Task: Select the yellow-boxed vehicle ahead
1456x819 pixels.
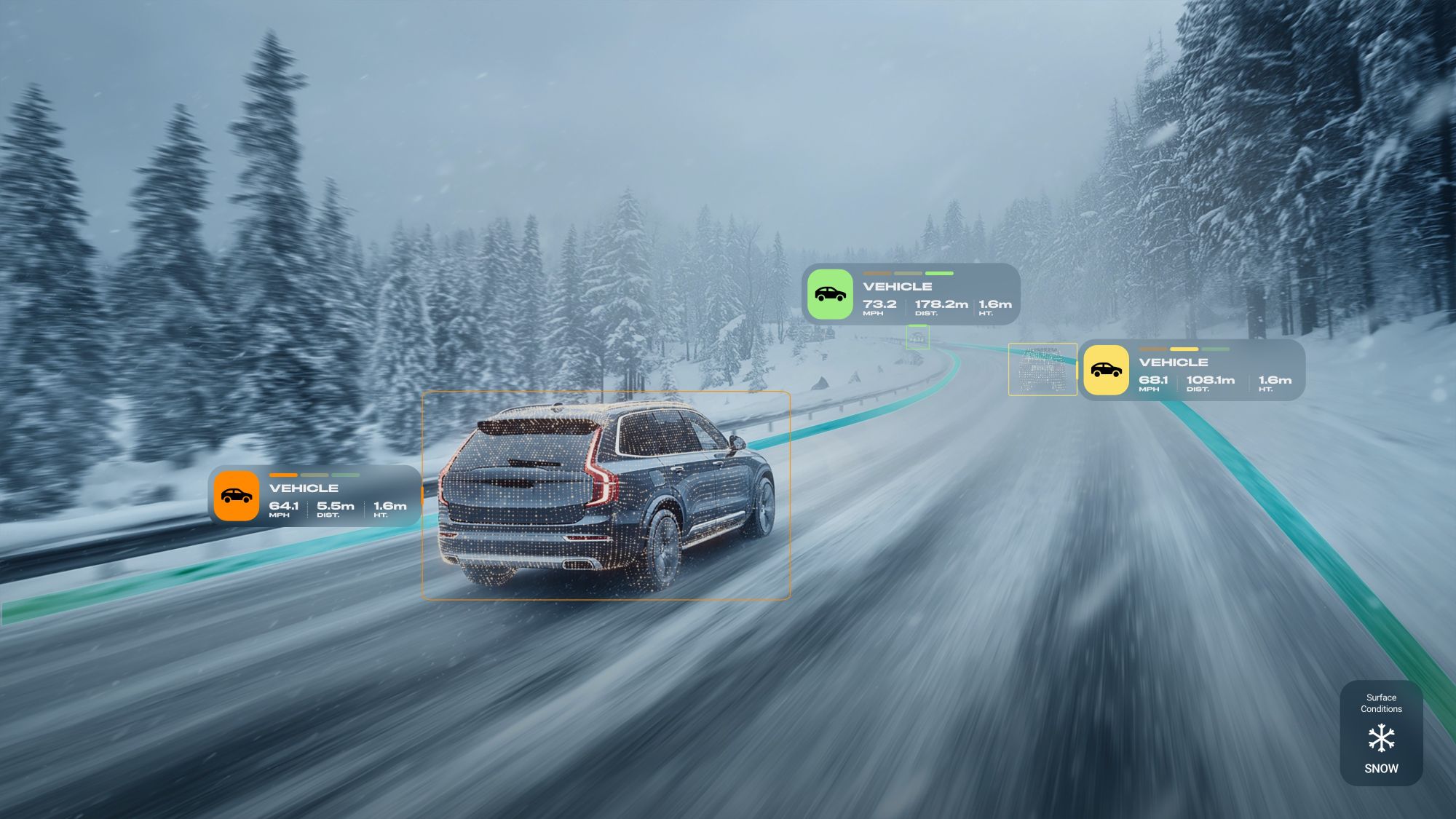Action: click(1042, 369)
